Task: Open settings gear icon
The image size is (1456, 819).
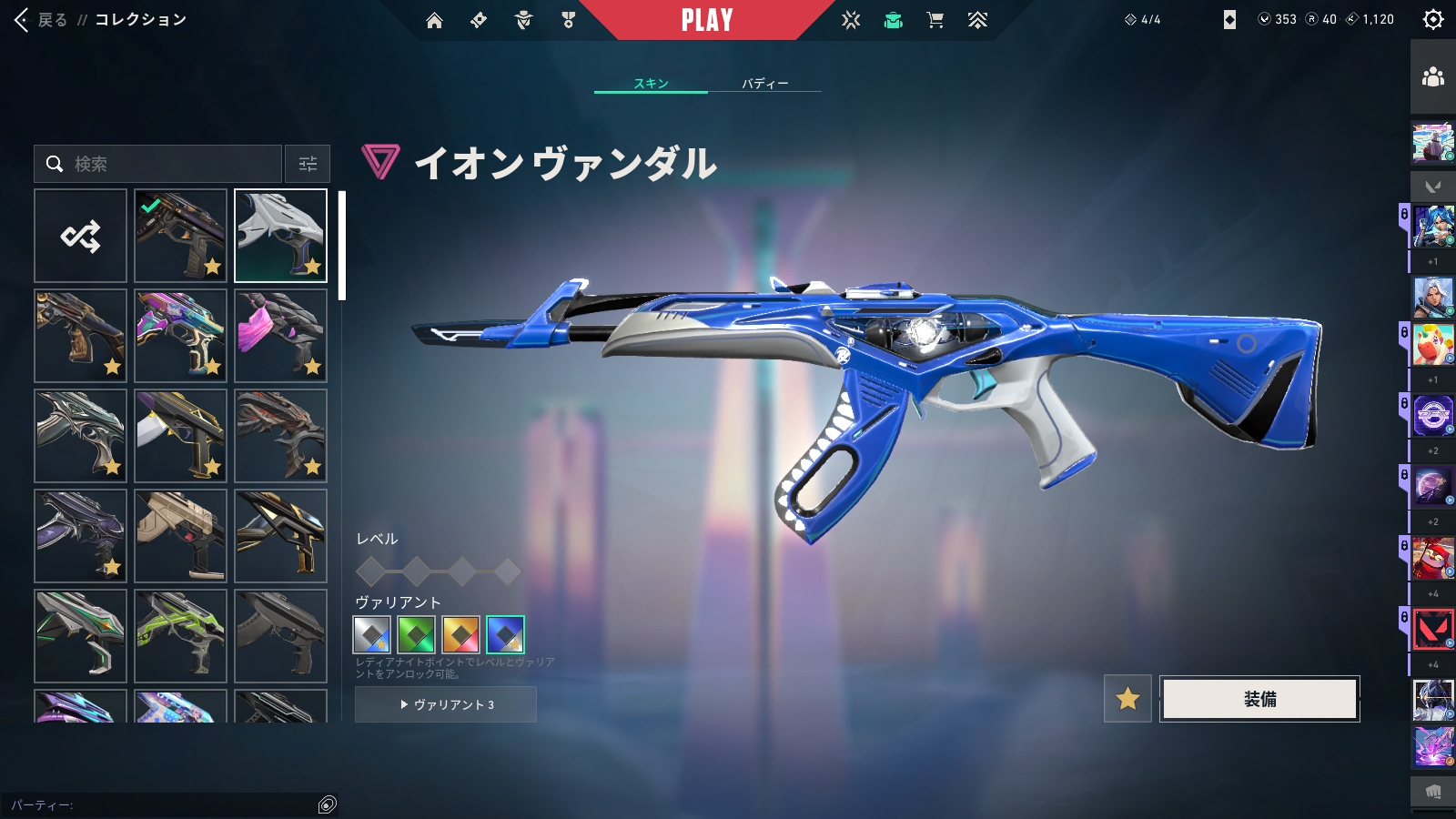Action: (x=1433, y=19)
